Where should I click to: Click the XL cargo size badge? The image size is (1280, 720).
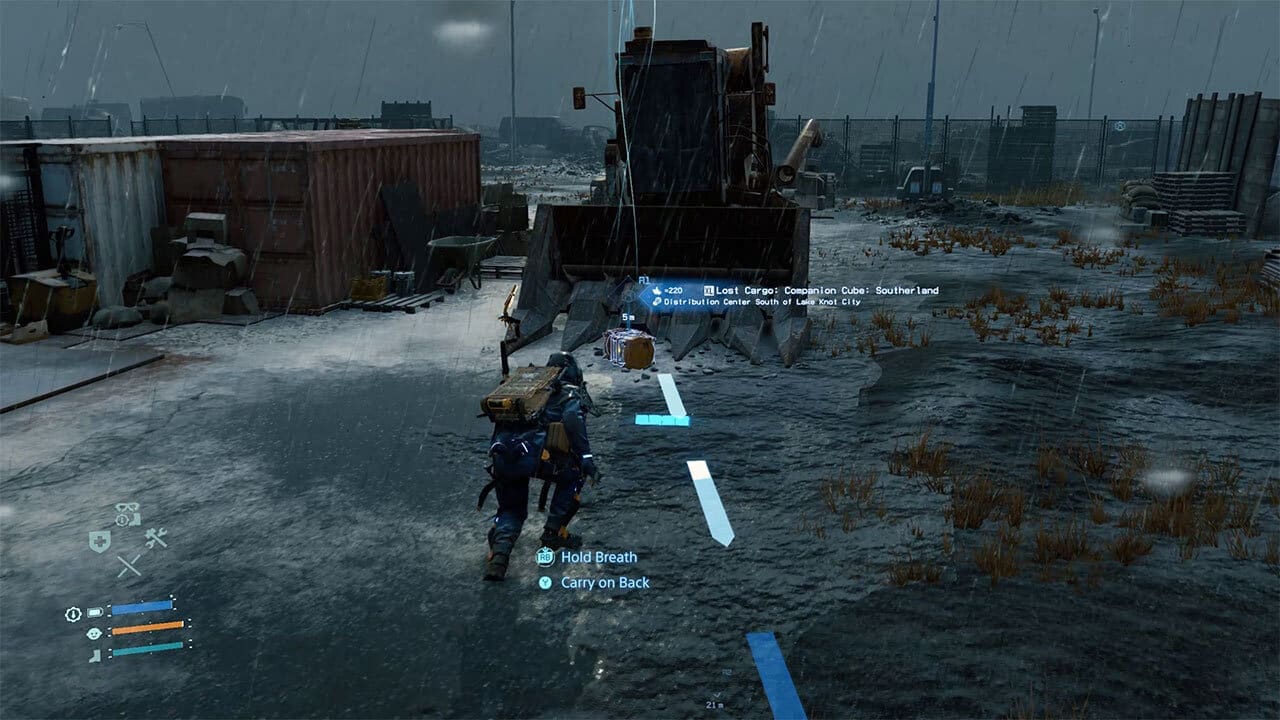[708, 290]
